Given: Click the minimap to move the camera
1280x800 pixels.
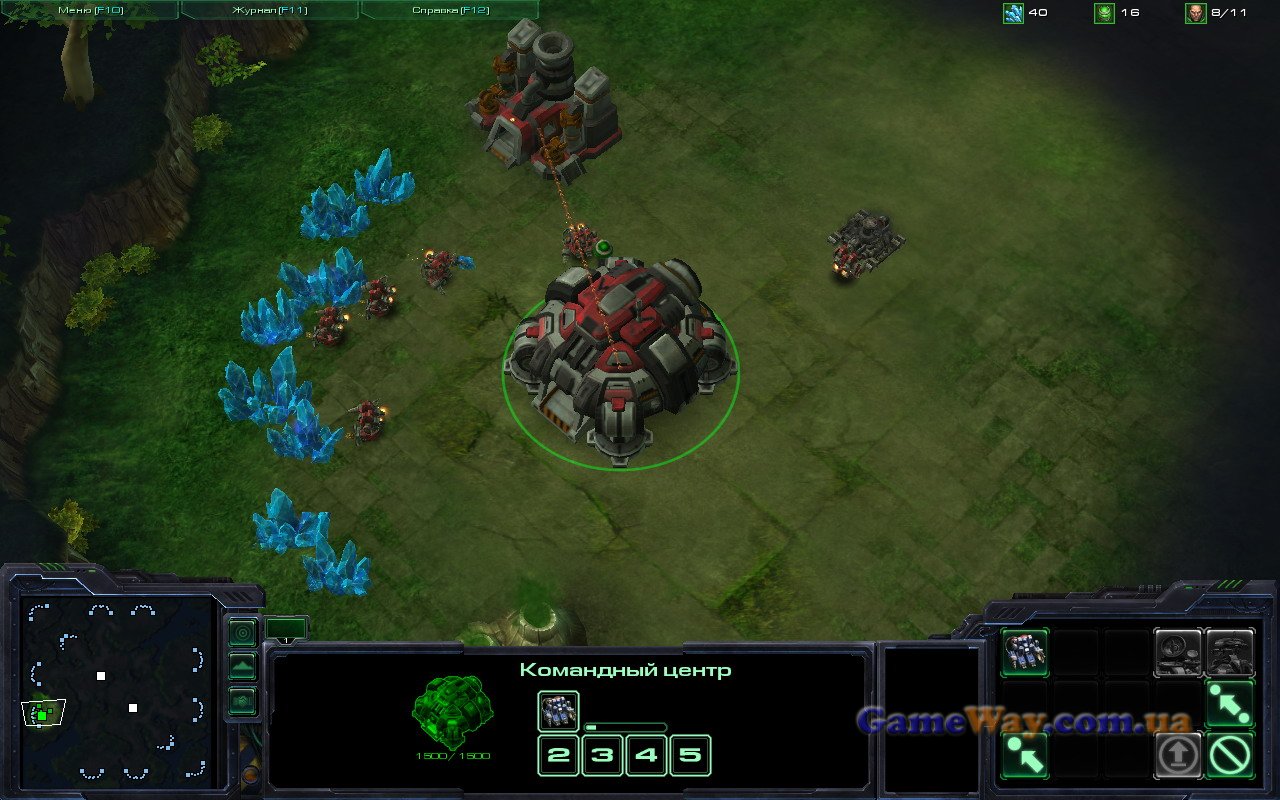Looking at the screenshot, I should (118, 690).
